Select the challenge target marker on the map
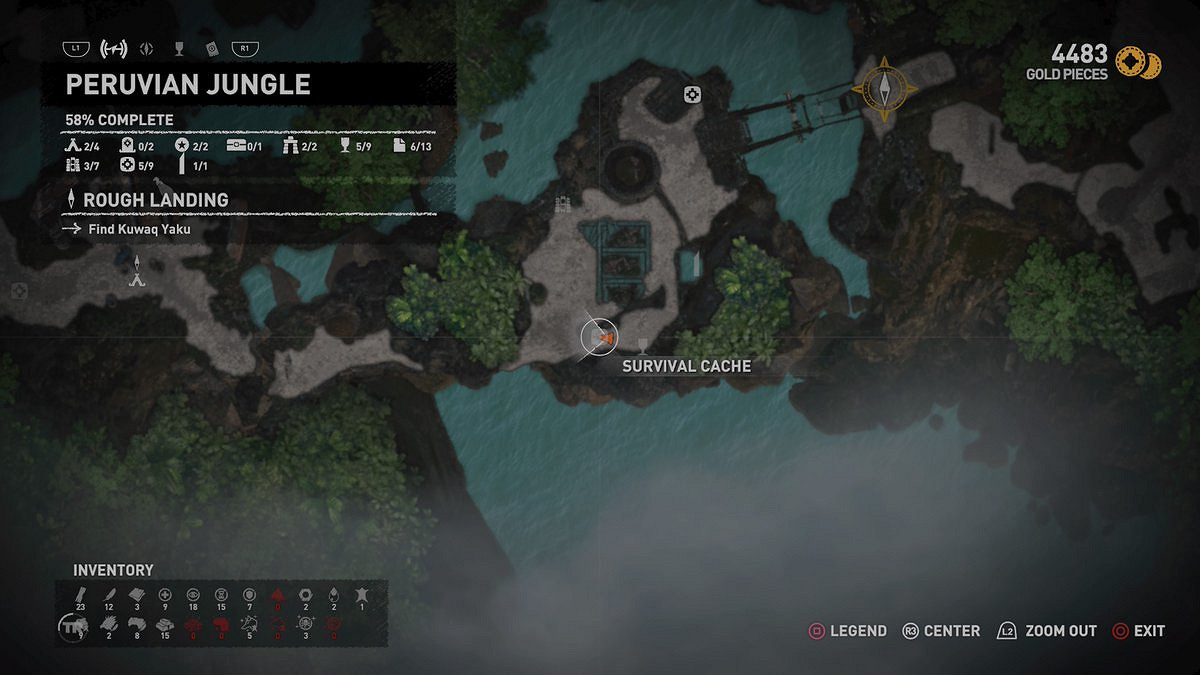The height and width of the screenshot is (675, 1200). coord(691,95)
